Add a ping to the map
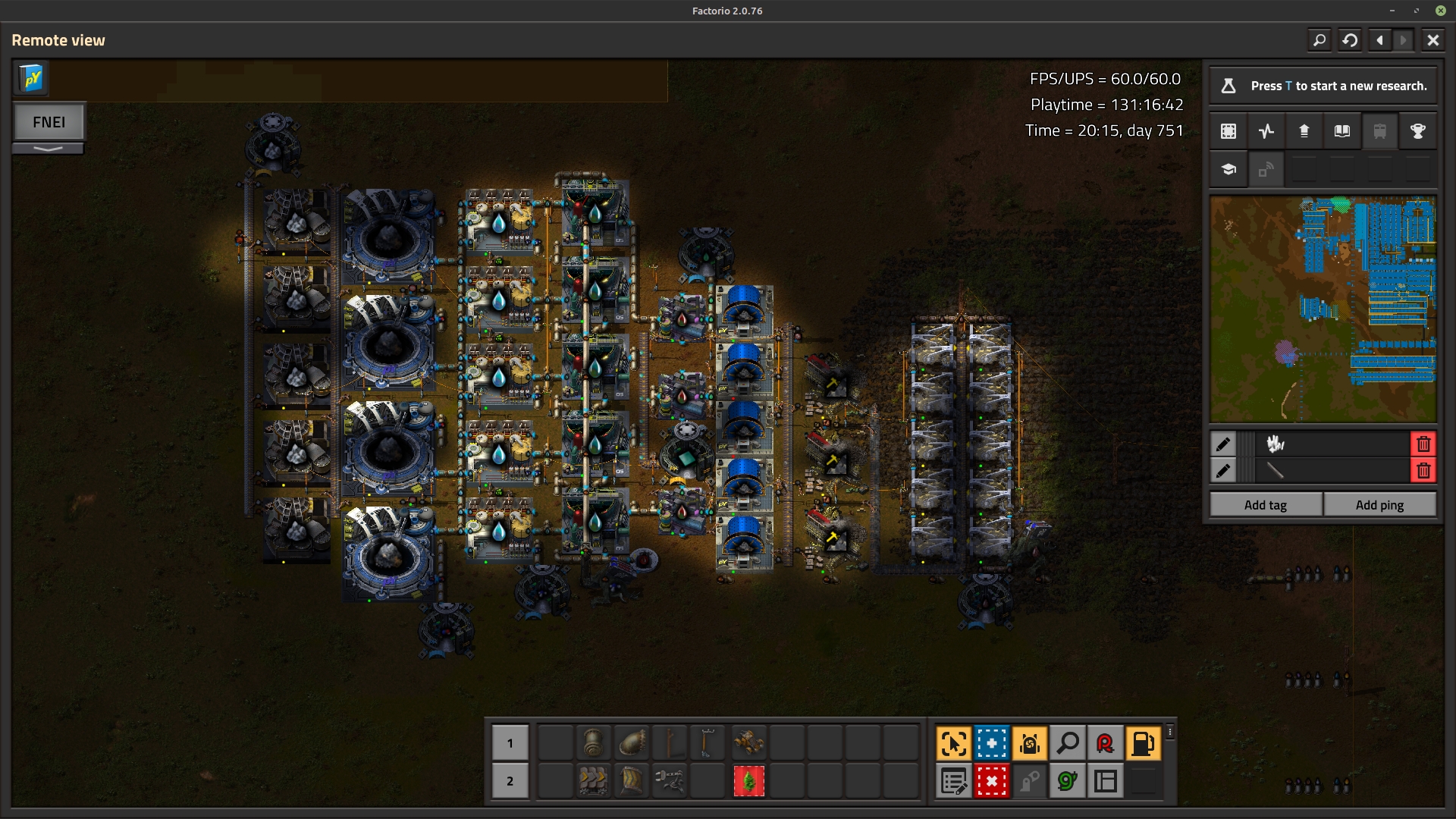1456x819 pixels. pyautogui.click(x=1379, y=505)
